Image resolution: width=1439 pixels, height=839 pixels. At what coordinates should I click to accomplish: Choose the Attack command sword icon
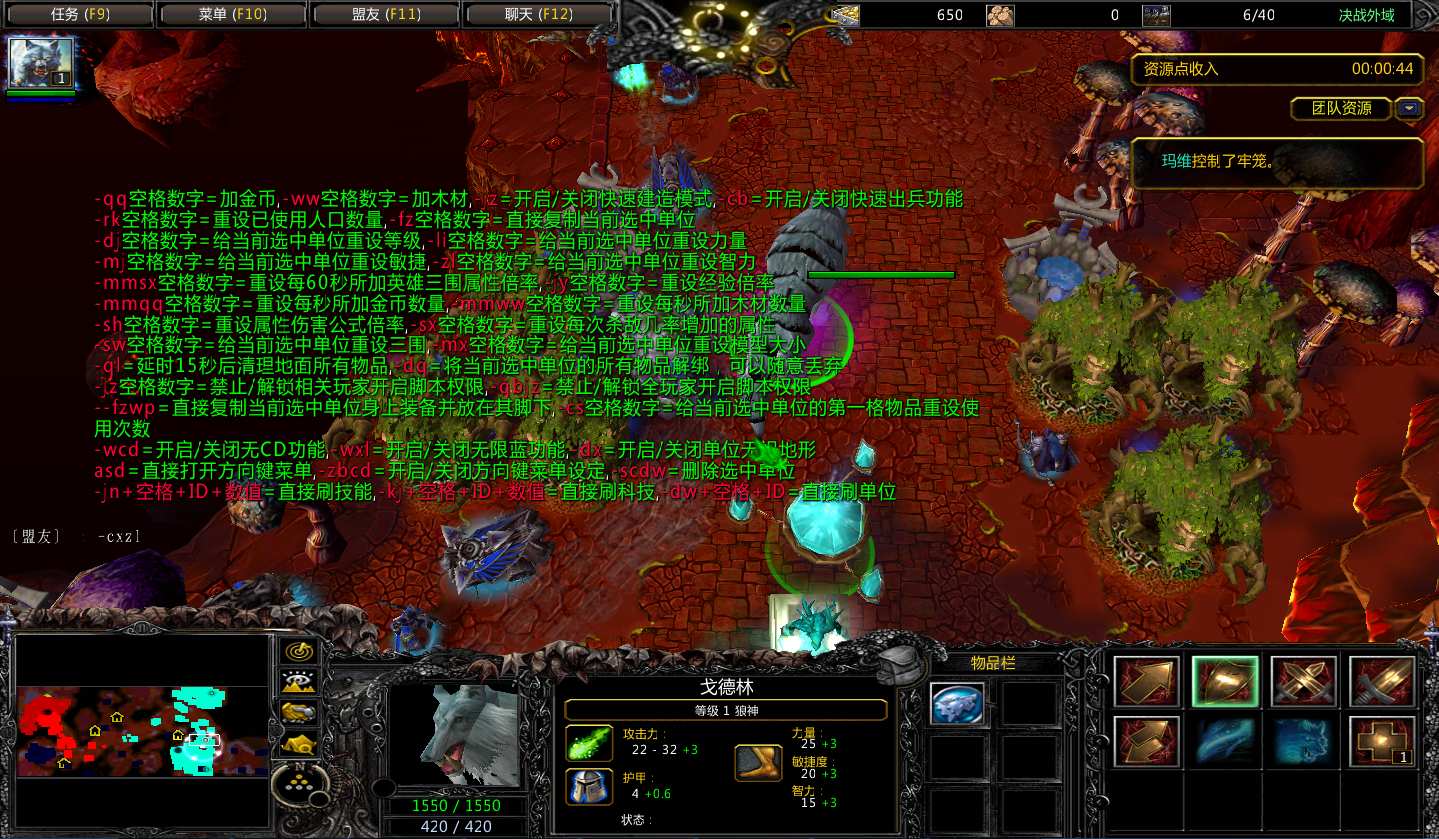click(x=1382, y=682)
